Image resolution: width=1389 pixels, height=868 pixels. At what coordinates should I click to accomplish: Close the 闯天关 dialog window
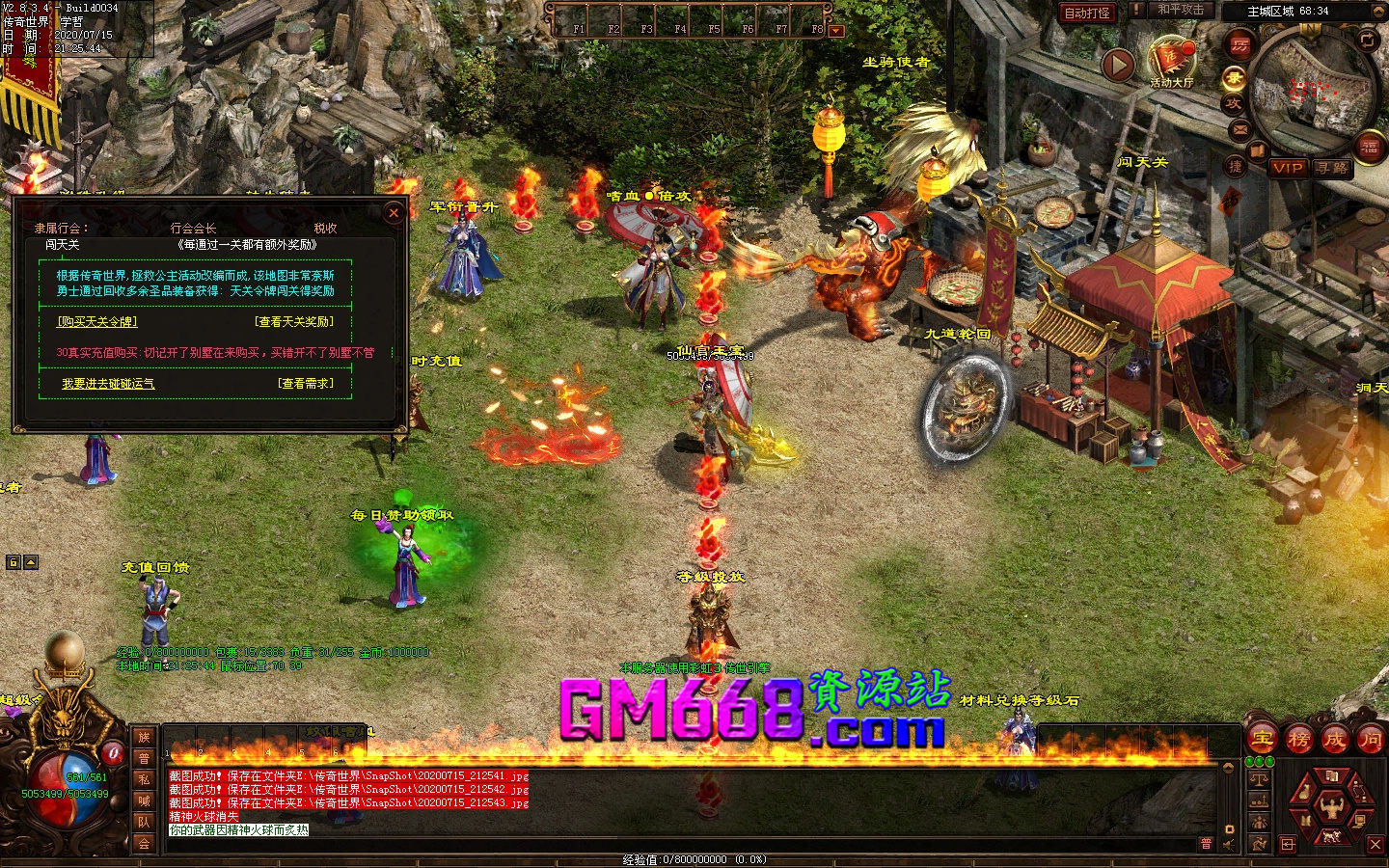[x=393, y=213]
